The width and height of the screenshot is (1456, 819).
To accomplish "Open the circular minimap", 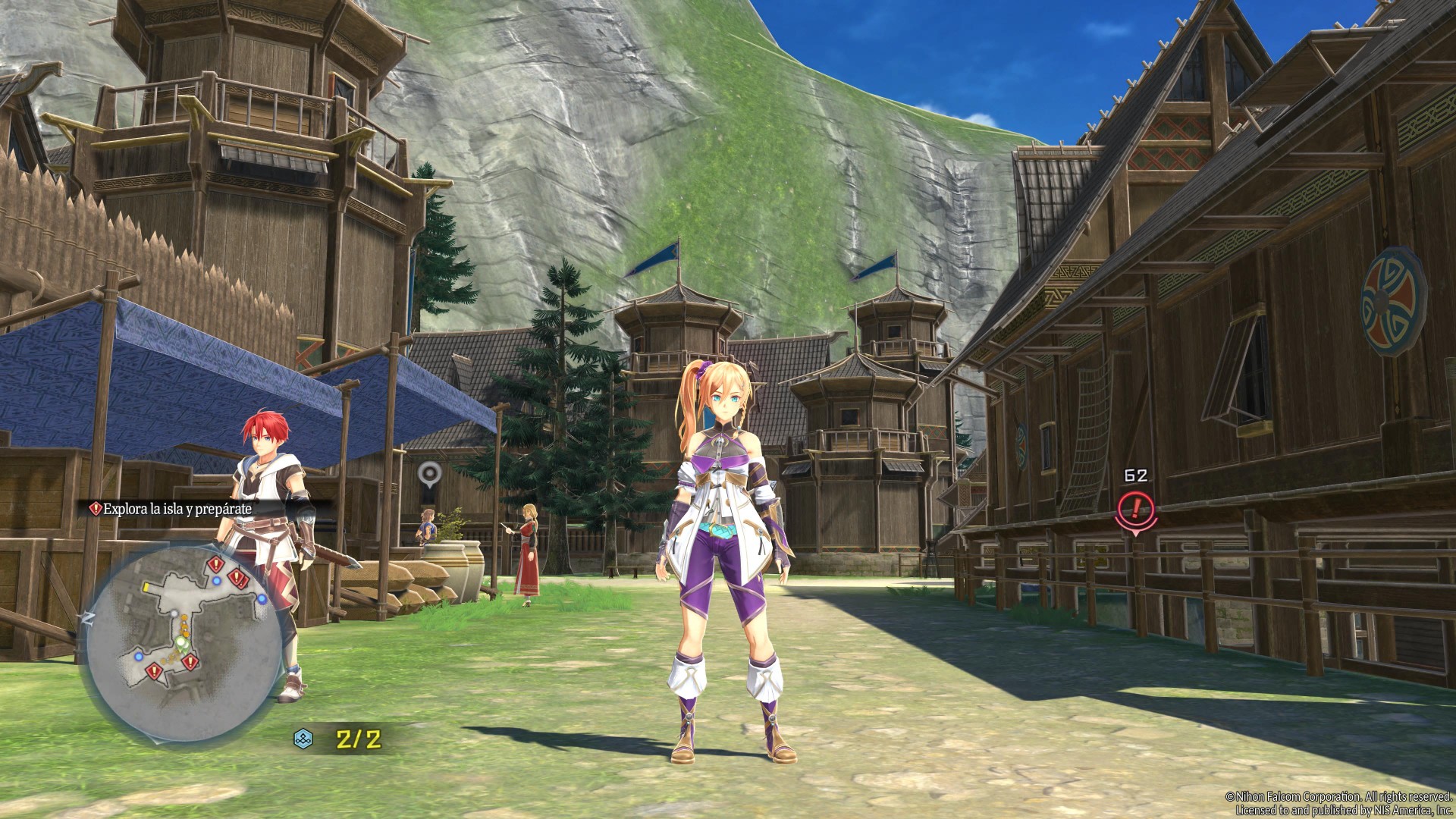I will point(178,634).
